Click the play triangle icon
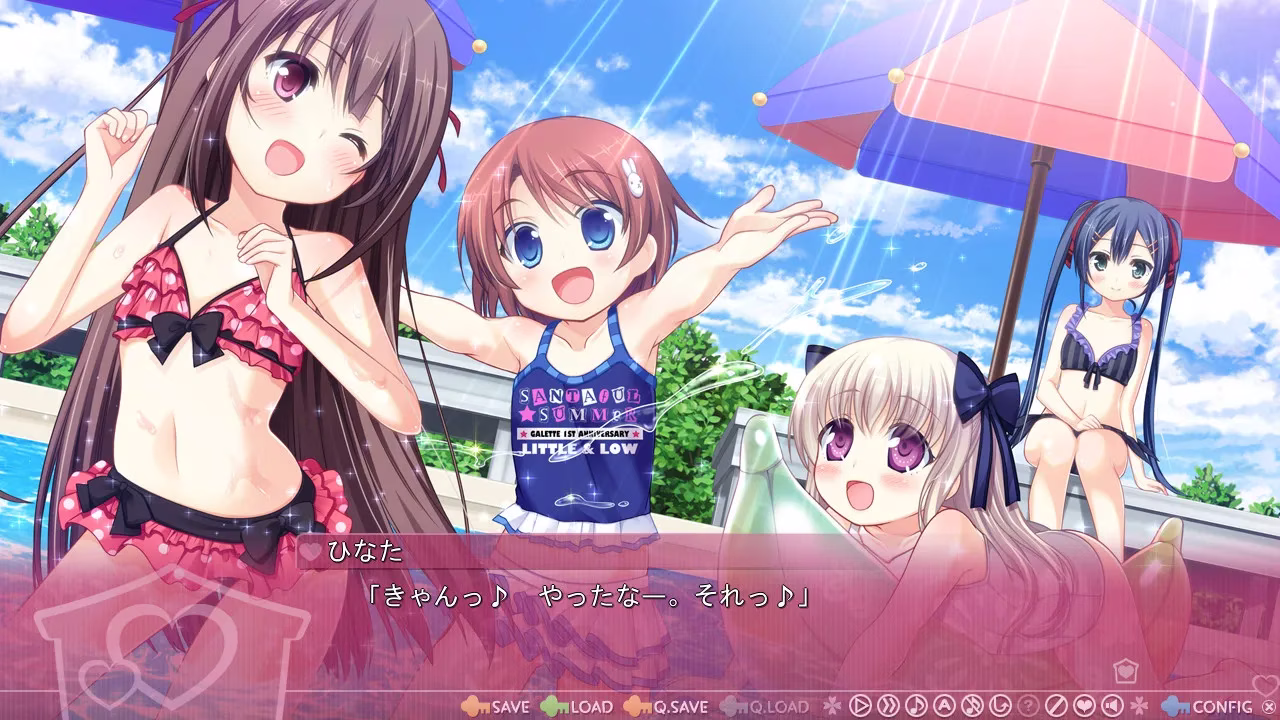Viewport: 1280px width, 720px height. click(860, 707)
